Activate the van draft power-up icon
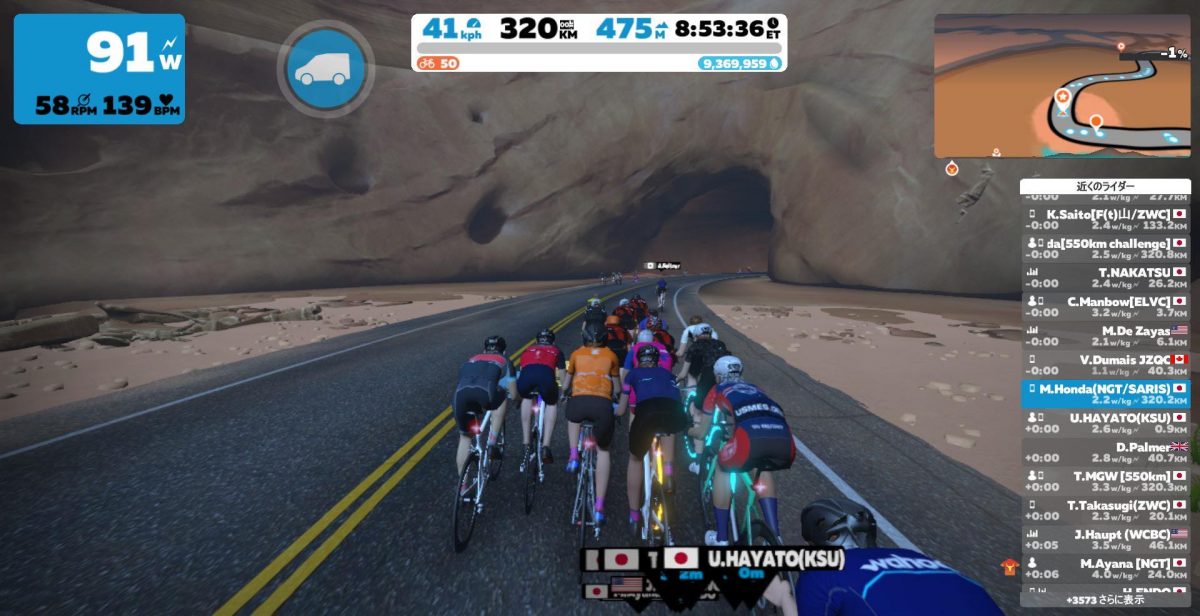The width and height of the screenshot is (1200, 616). (x=325, y=67)
